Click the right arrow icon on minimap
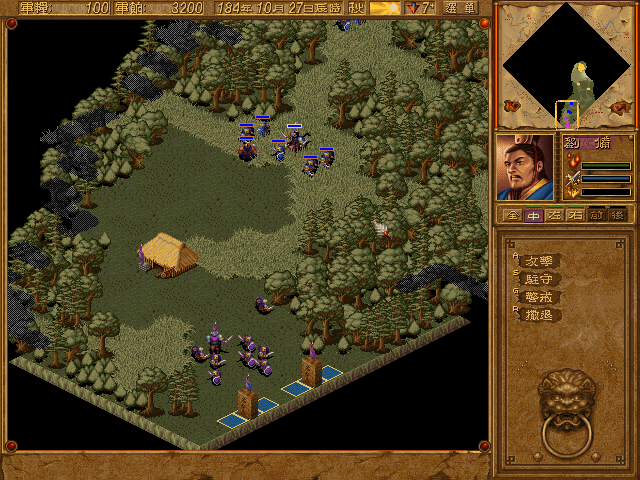This screenshot has height=480, width=640. (621, 105)
